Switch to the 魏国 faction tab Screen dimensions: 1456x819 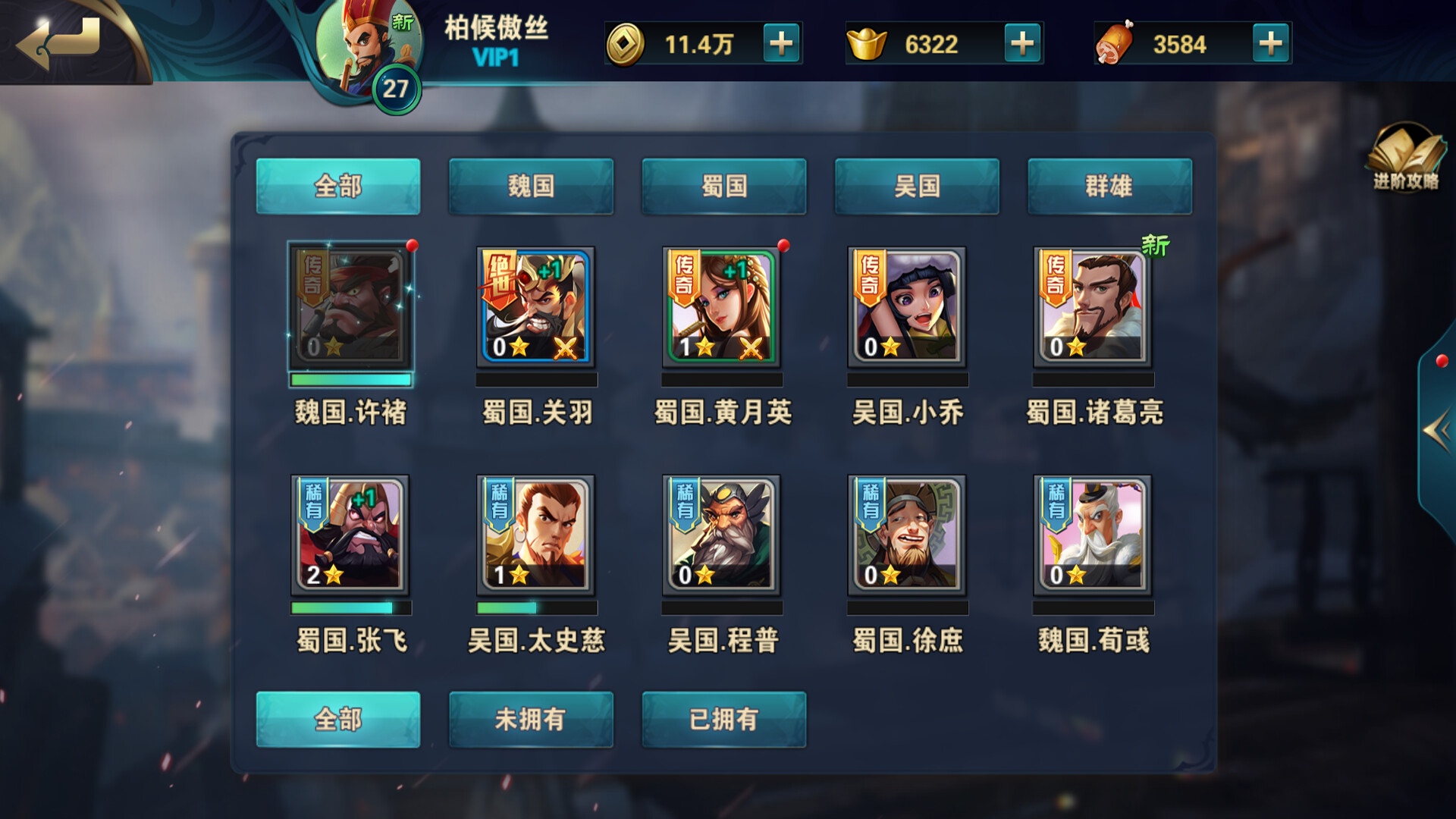531,187
